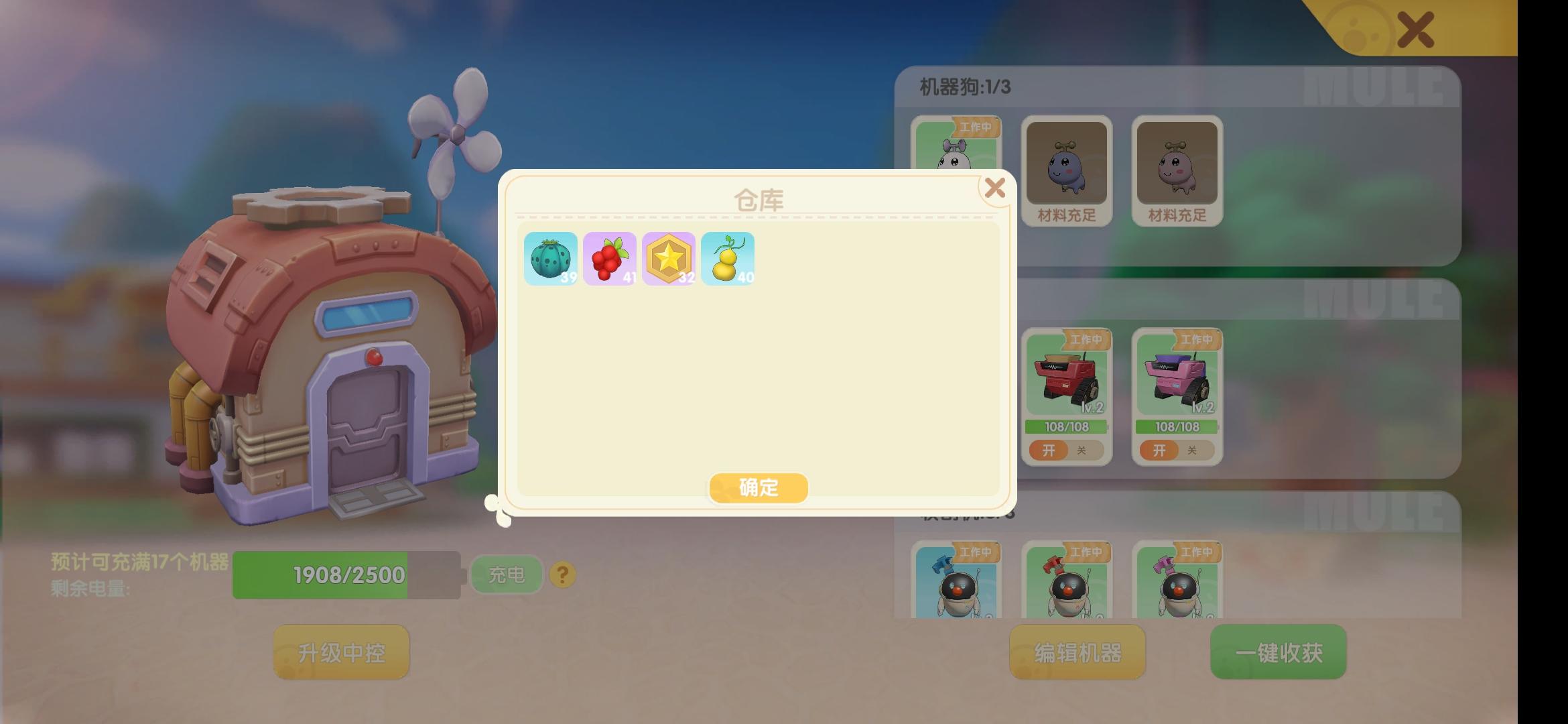Select the pink robot dog labeled 材料充足

click(1177, 168)
